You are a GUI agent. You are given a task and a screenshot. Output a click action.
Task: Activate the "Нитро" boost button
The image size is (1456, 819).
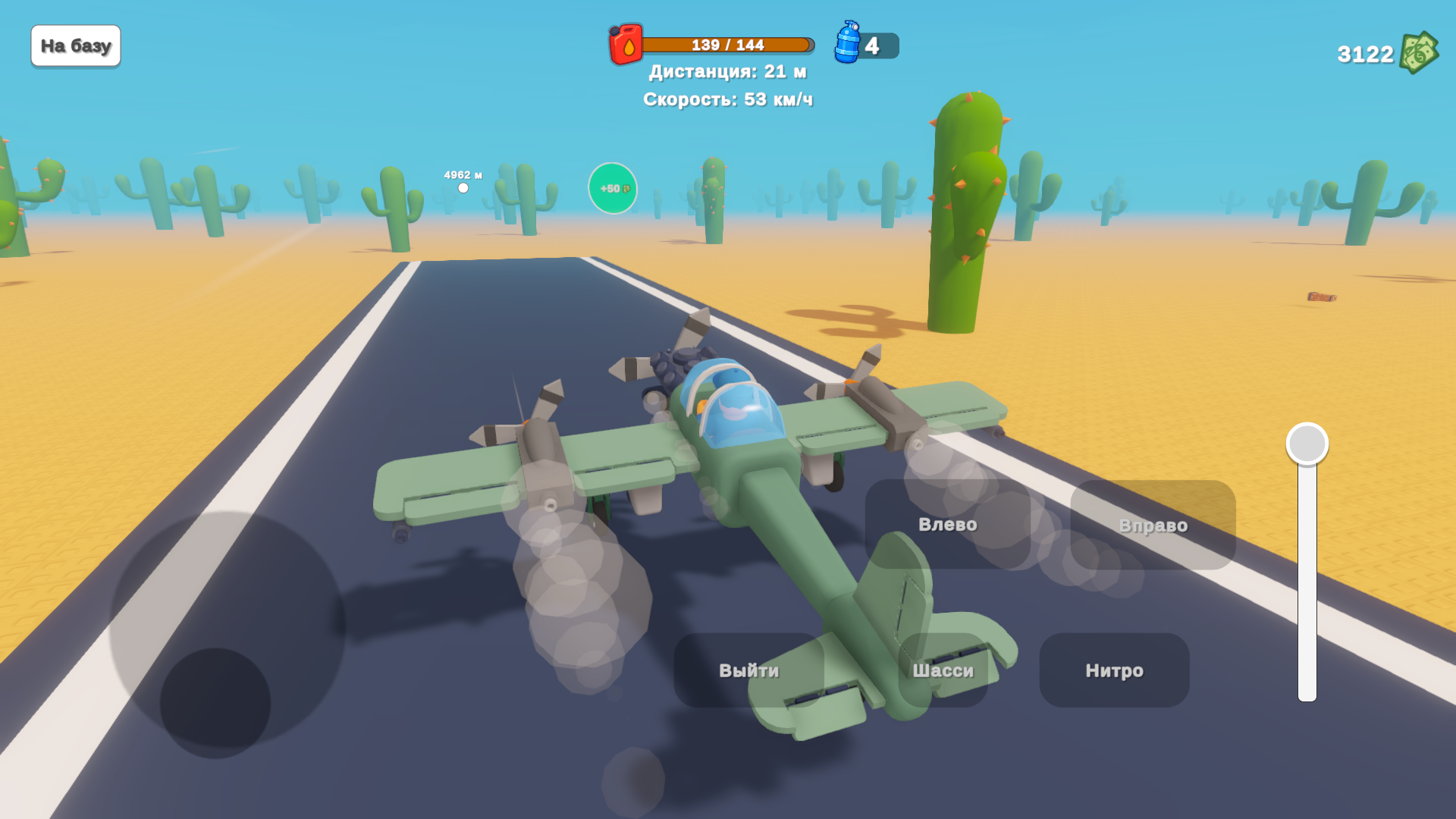point(1114,670)
